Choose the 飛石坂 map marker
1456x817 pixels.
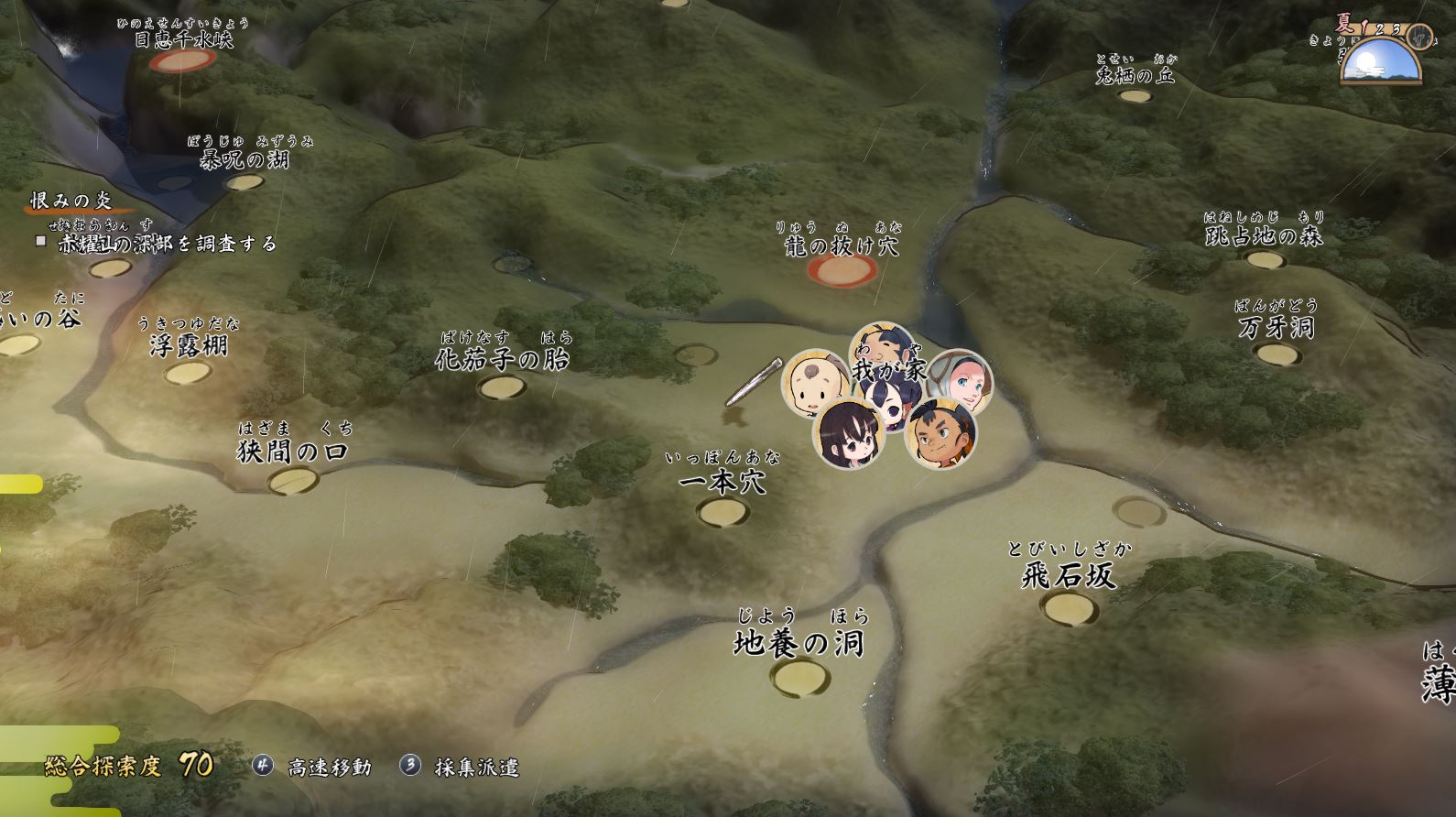coord(1069,607)
